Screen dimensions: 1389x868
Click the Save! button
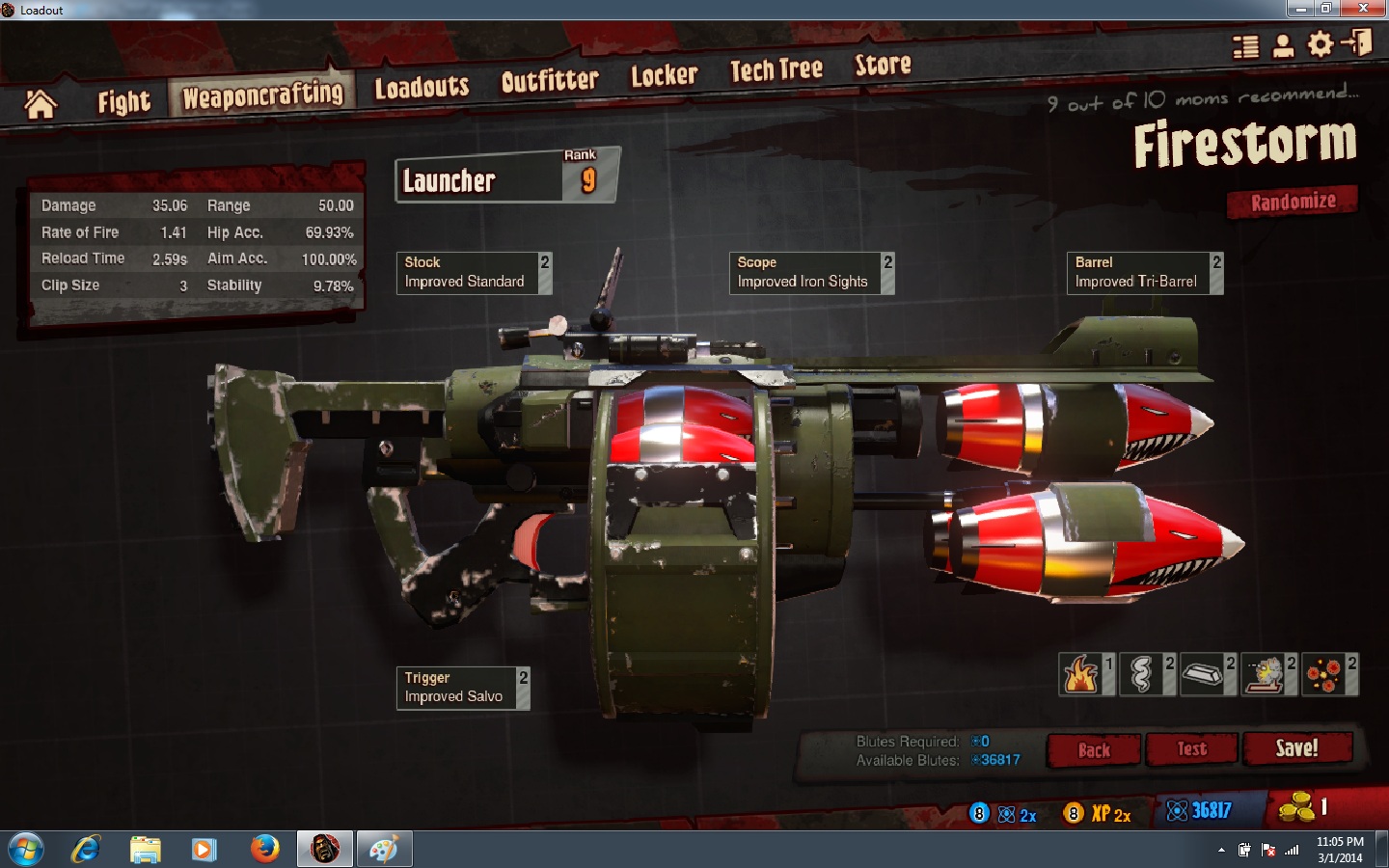click(1296, 748)
